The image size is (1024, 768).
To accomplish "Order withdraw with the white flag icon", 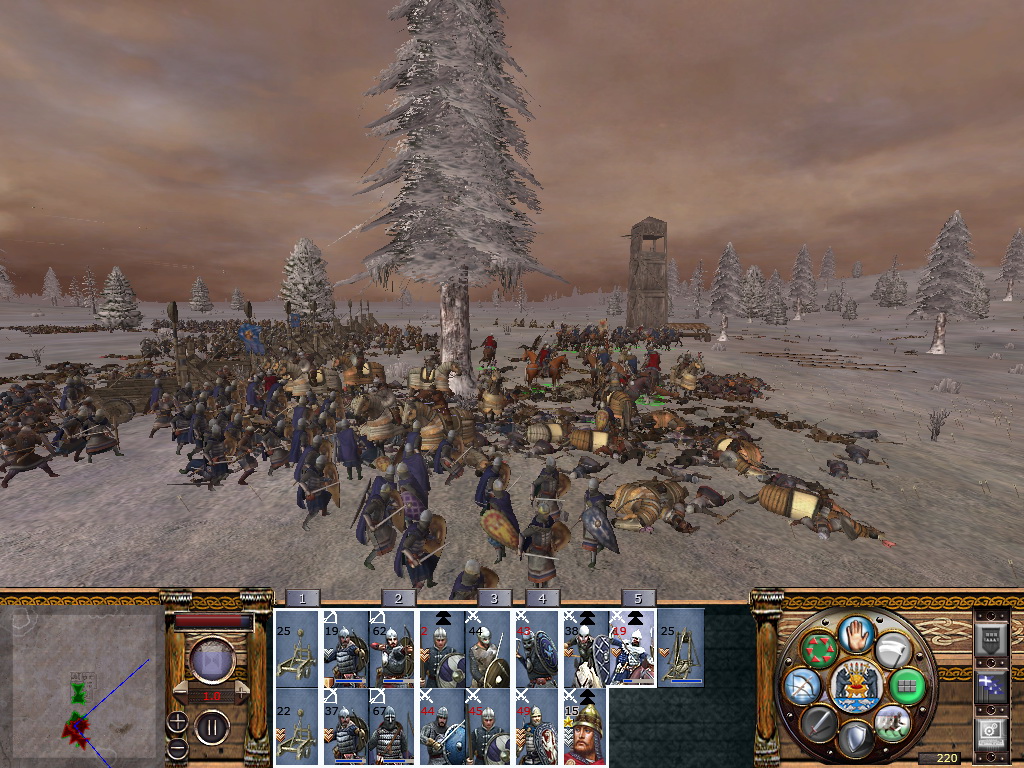I will [x=891, y=652].
